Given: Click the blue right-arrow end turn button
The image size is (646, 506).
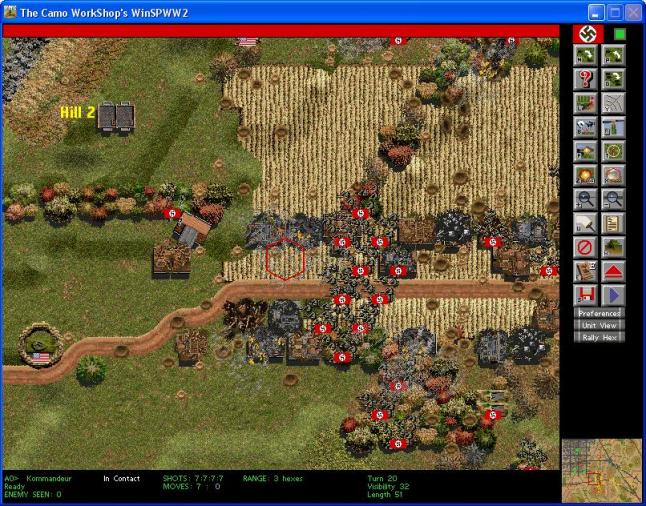Looking at the screenshot, I should [x=612, y=295].
